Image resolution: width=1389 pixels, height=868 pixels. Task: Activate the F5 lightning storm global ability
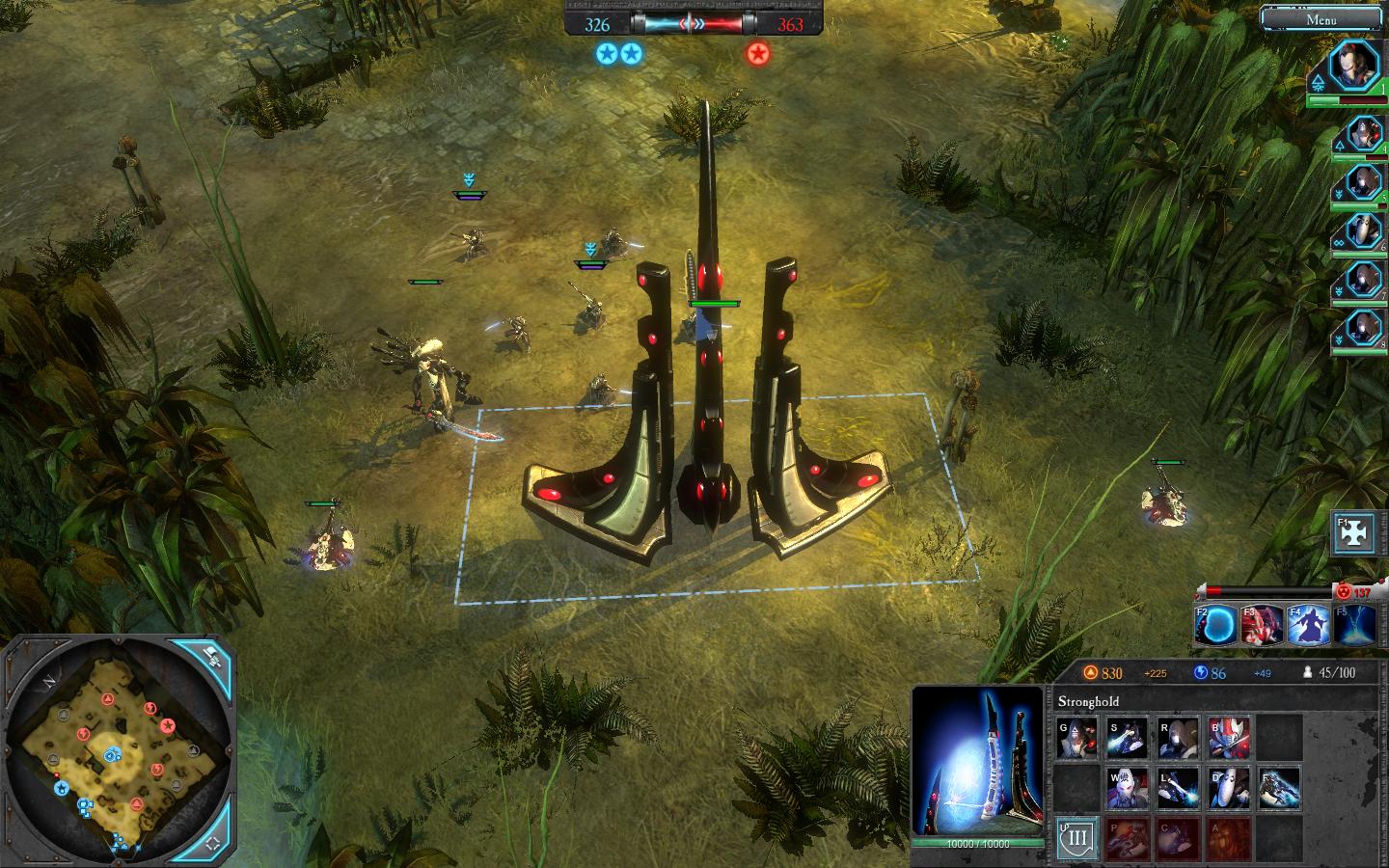point(1354,625)
